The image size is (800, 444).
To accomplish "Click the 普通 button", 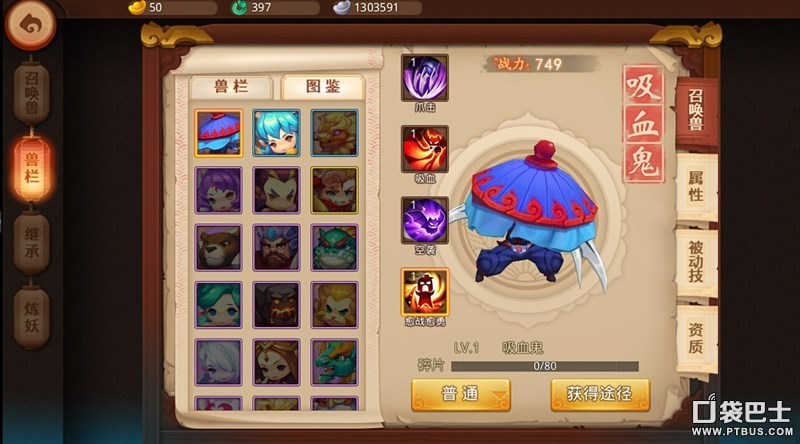I will click(461, 393).
